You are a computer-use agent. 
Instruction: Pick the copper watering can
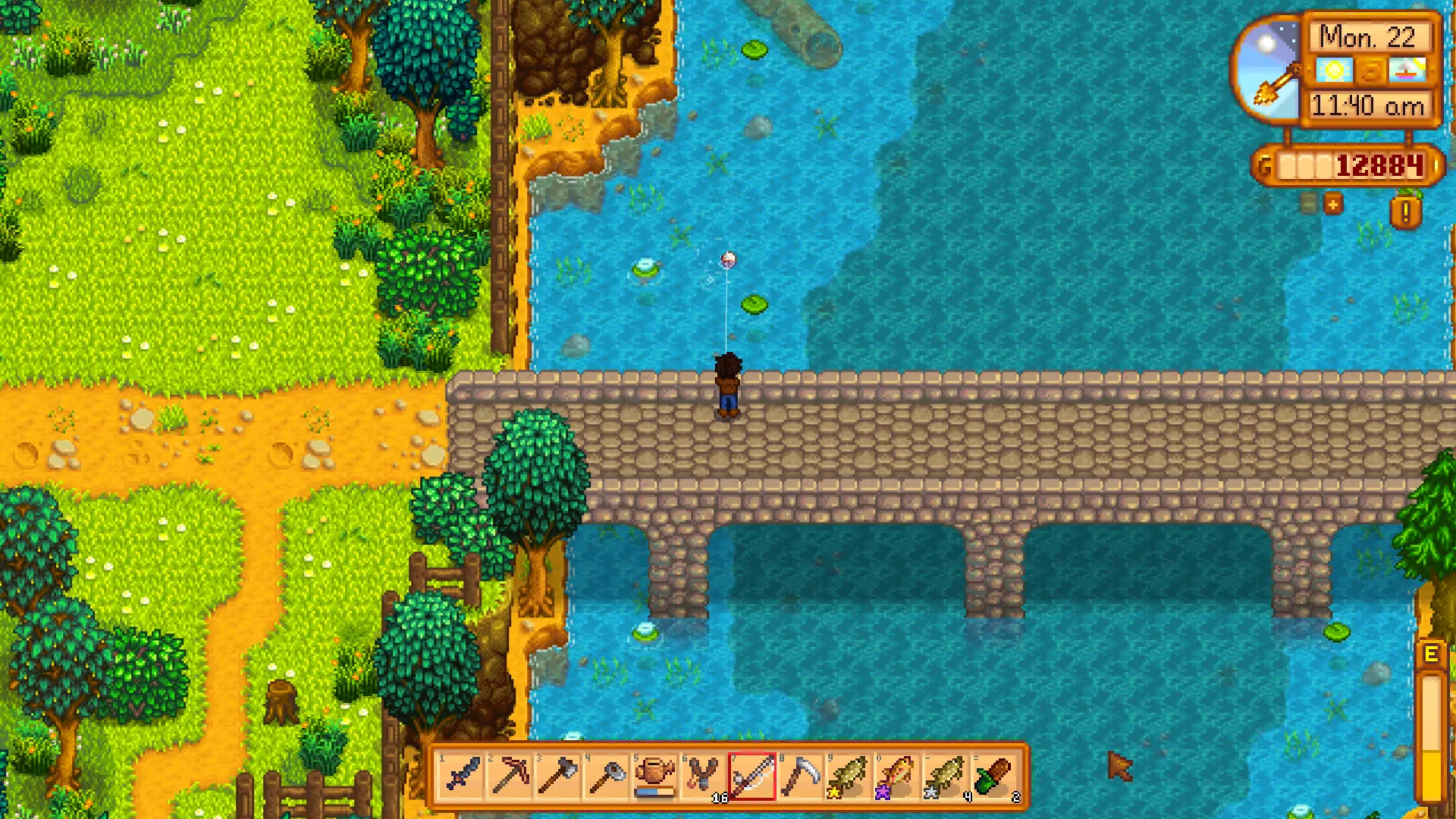tap(655, 777)
